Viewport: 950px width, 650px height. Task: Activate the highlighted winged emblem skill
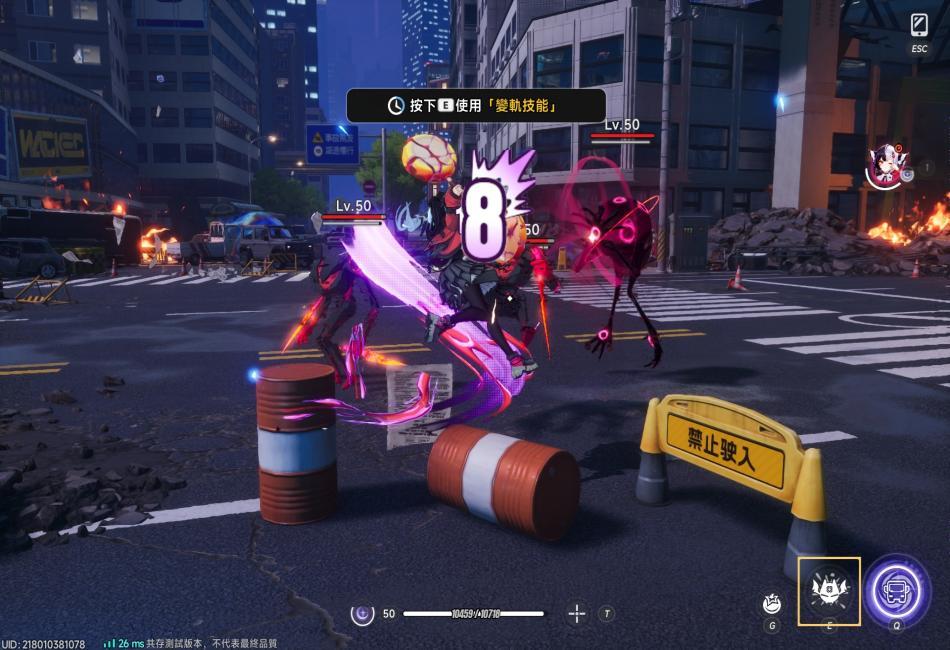(x=829, y=590)
